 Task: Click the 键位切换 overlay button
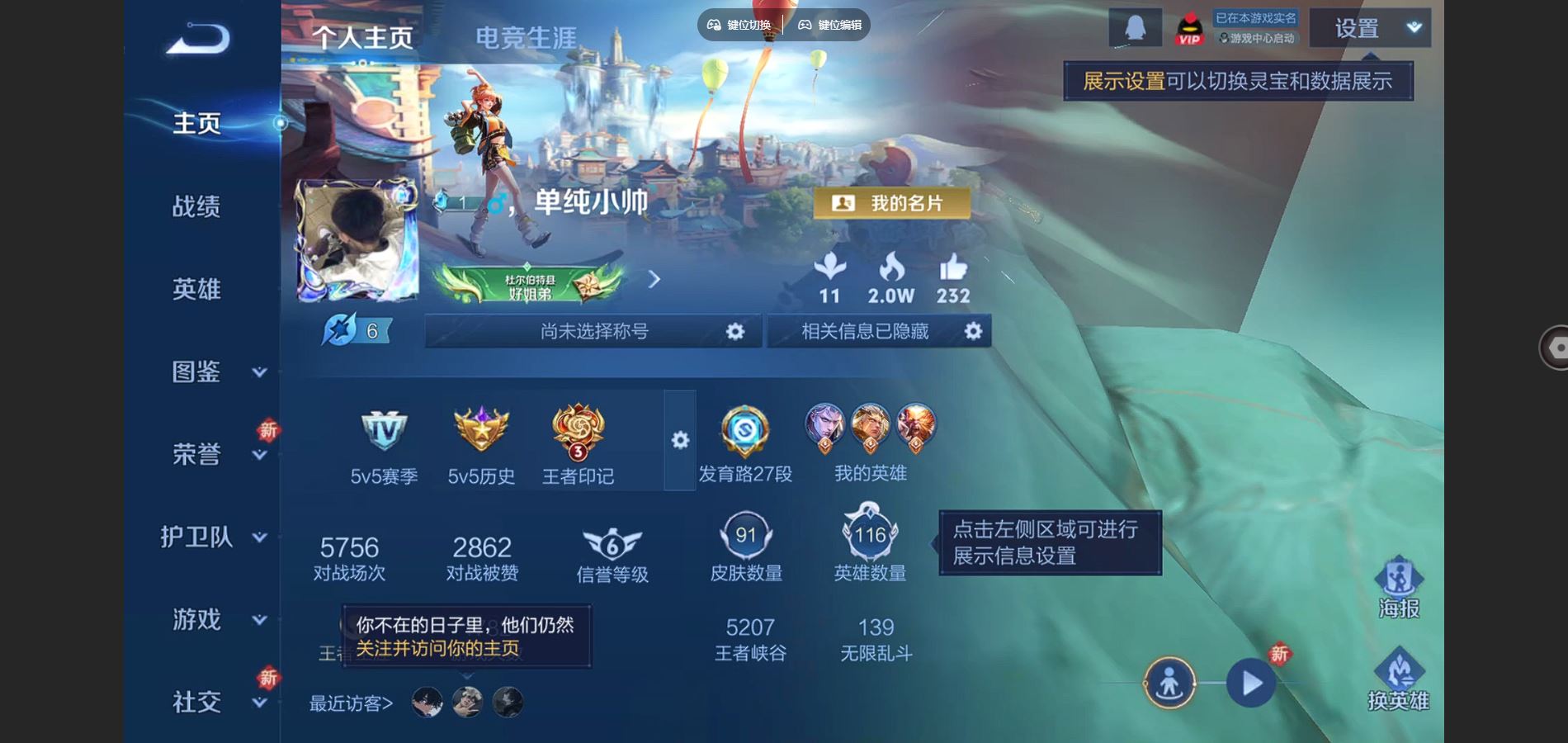pos(739,25)
